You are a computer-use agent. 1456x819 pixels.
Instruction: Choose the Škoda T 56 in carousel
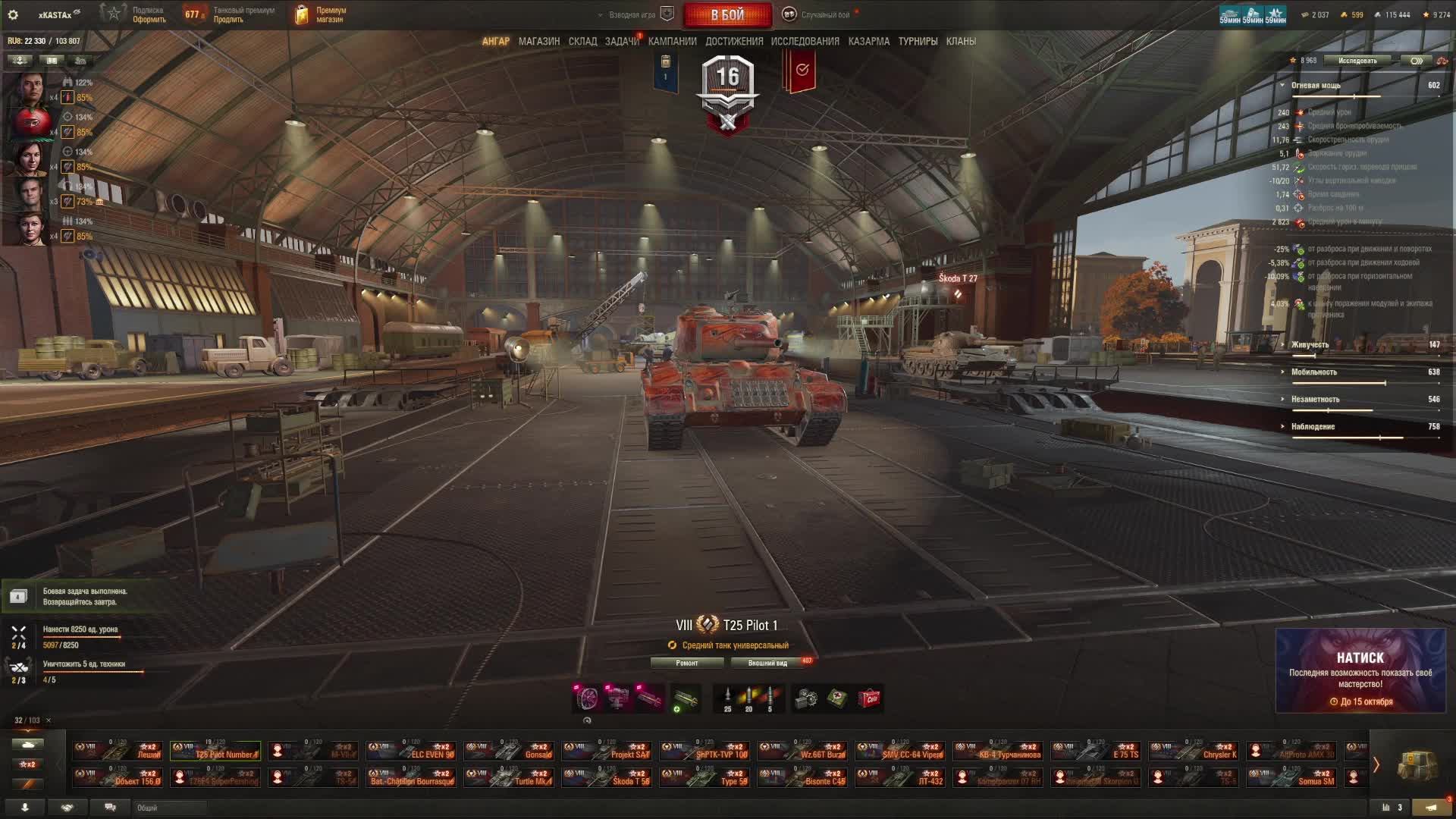(x=607, y=777)
